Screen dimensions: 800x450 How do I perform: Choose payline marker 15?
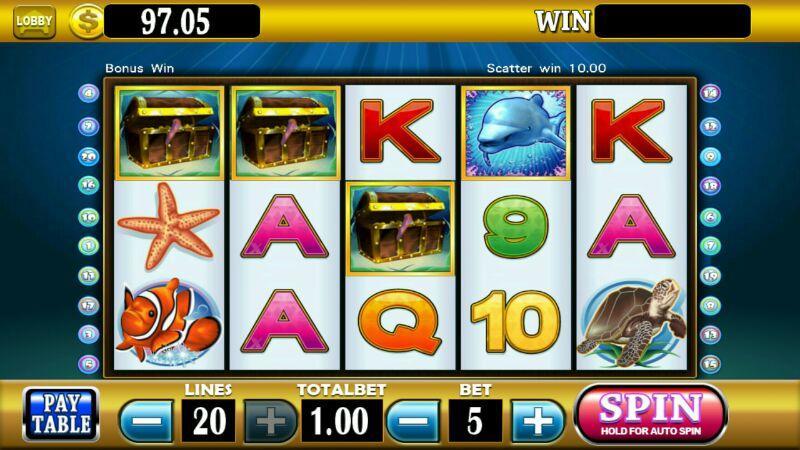coord(711,364)
